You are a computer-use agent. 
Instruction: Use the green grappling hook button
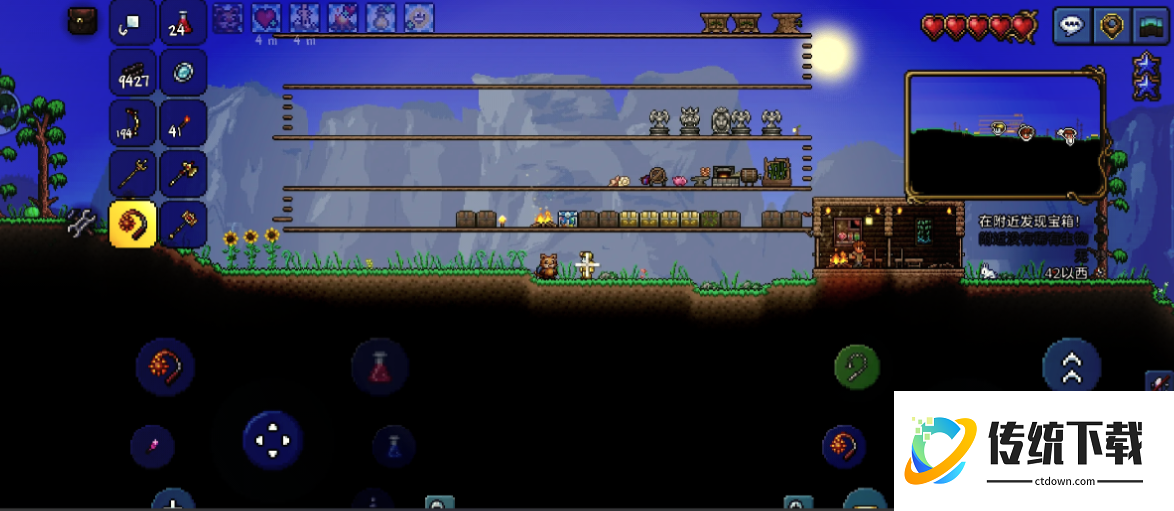[x=857, y=367]
